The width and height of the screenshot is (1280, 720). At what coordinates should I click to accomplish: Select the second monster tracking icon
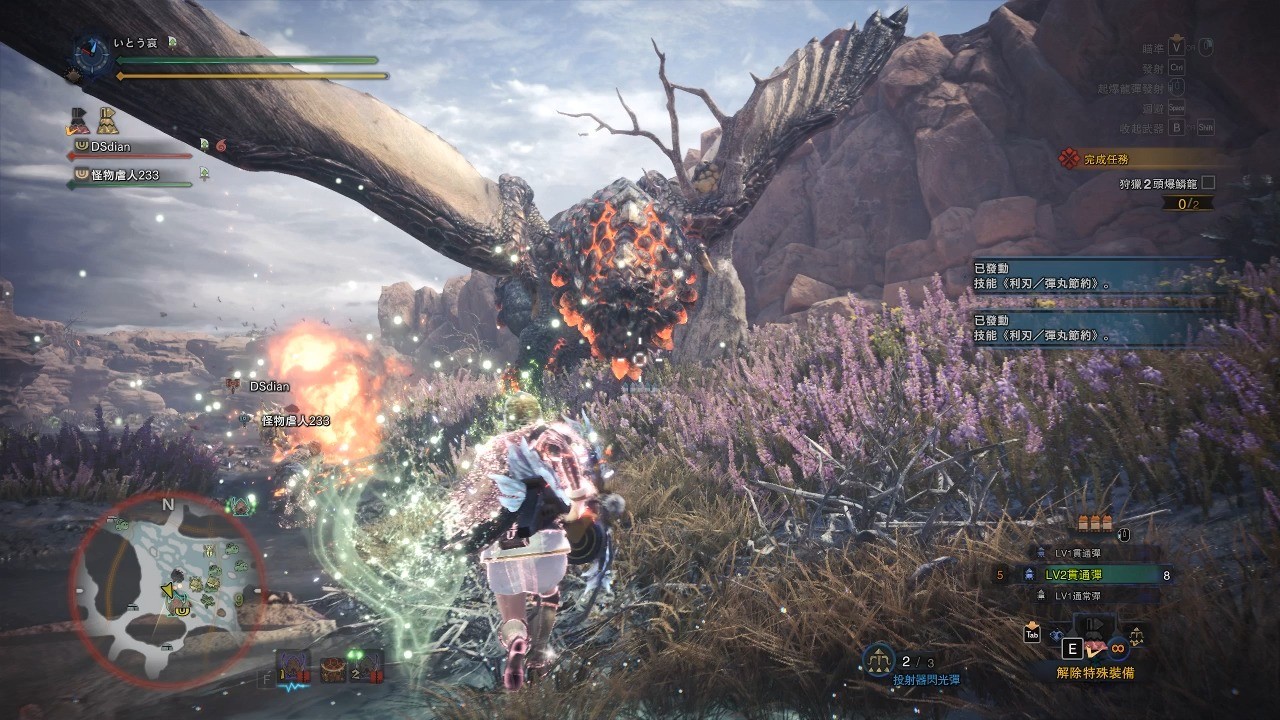(366, 663)
